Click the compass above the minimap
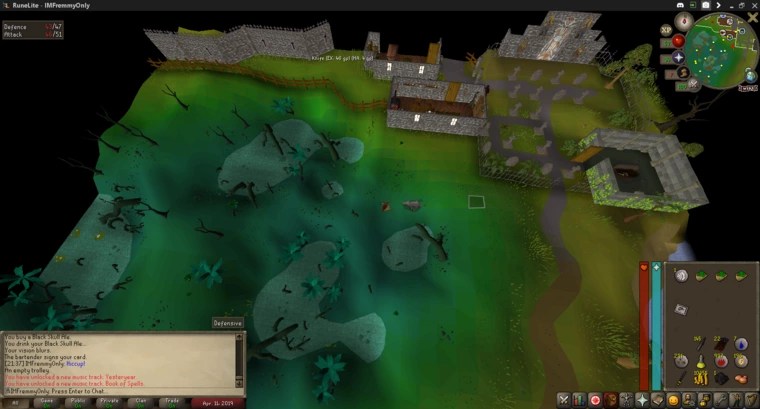 tap(683, 22)
